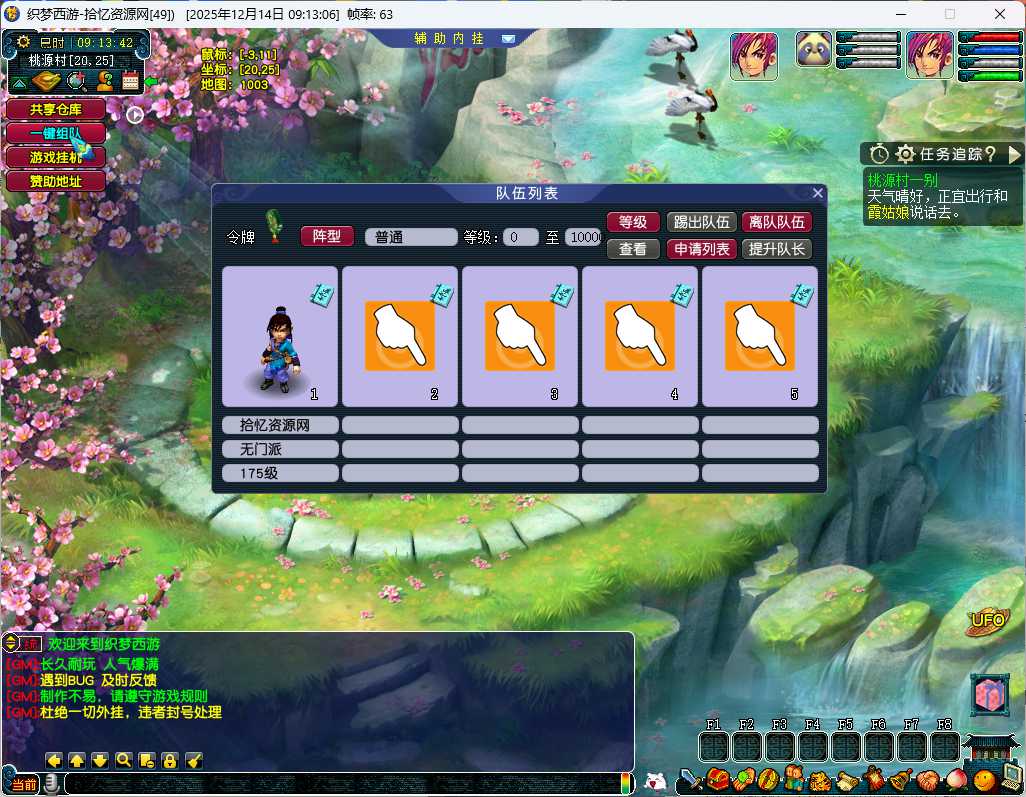Click the red 等级 level button
This screenshot has height=797, width=1026.
point(633,223)
